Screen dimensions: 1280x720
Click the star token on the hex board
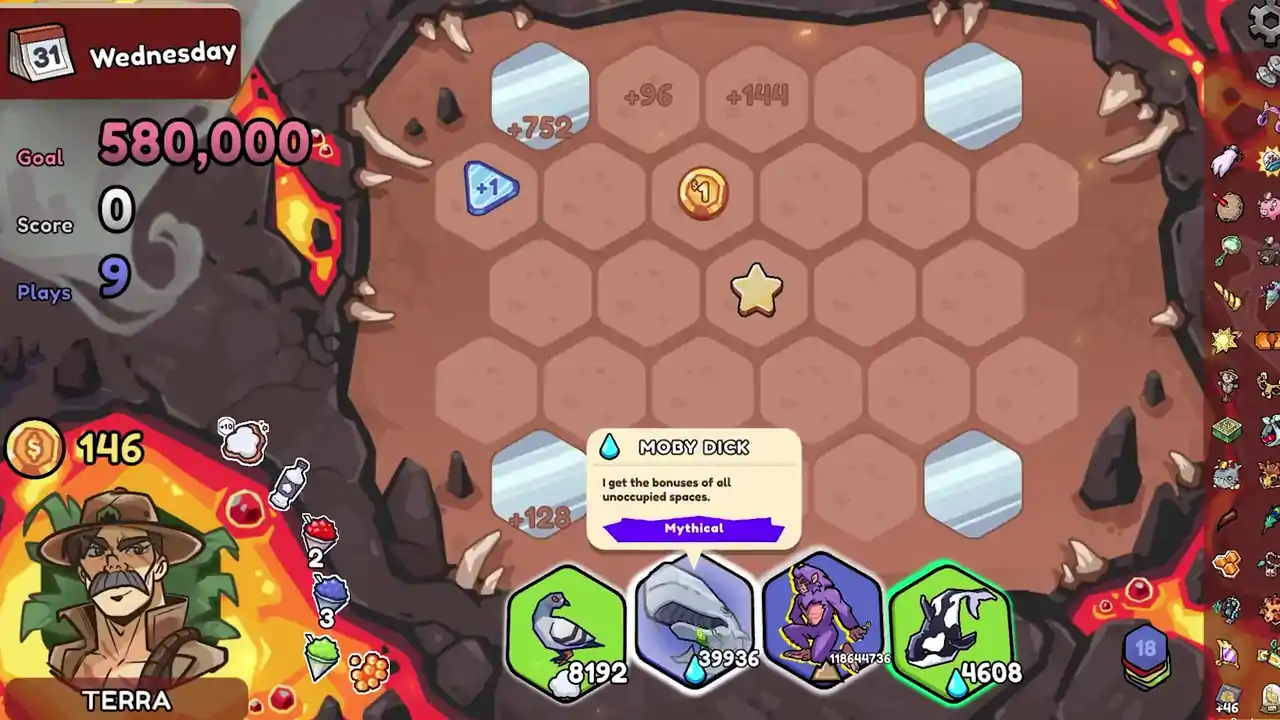(x=755, y=289)
